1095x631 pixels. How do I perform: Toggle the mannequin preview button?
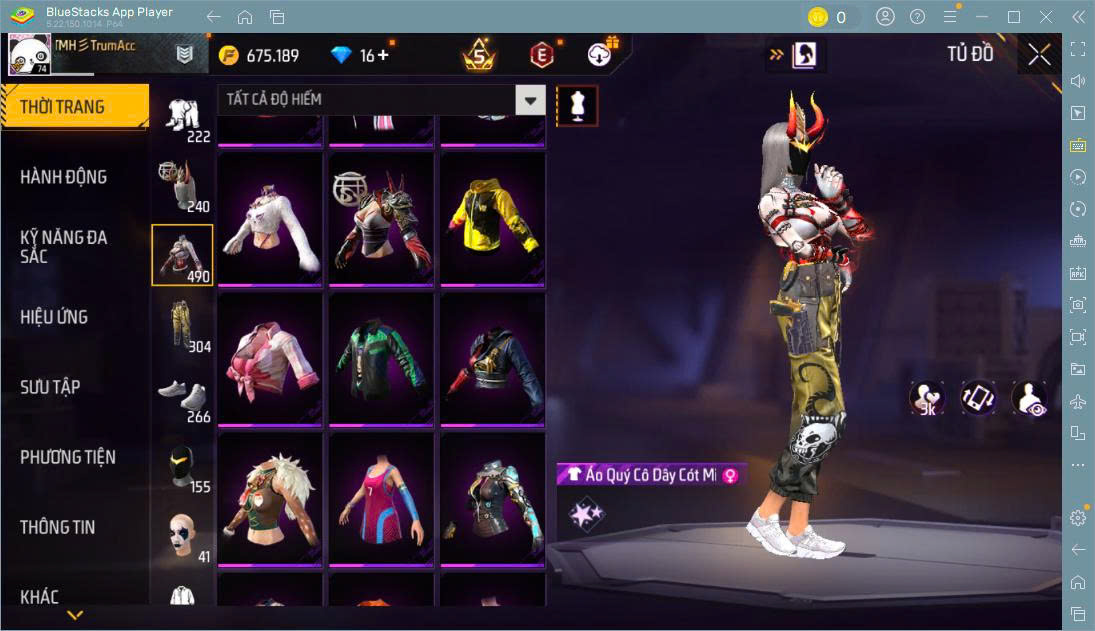pyautogui.click(x=577, y=105)
